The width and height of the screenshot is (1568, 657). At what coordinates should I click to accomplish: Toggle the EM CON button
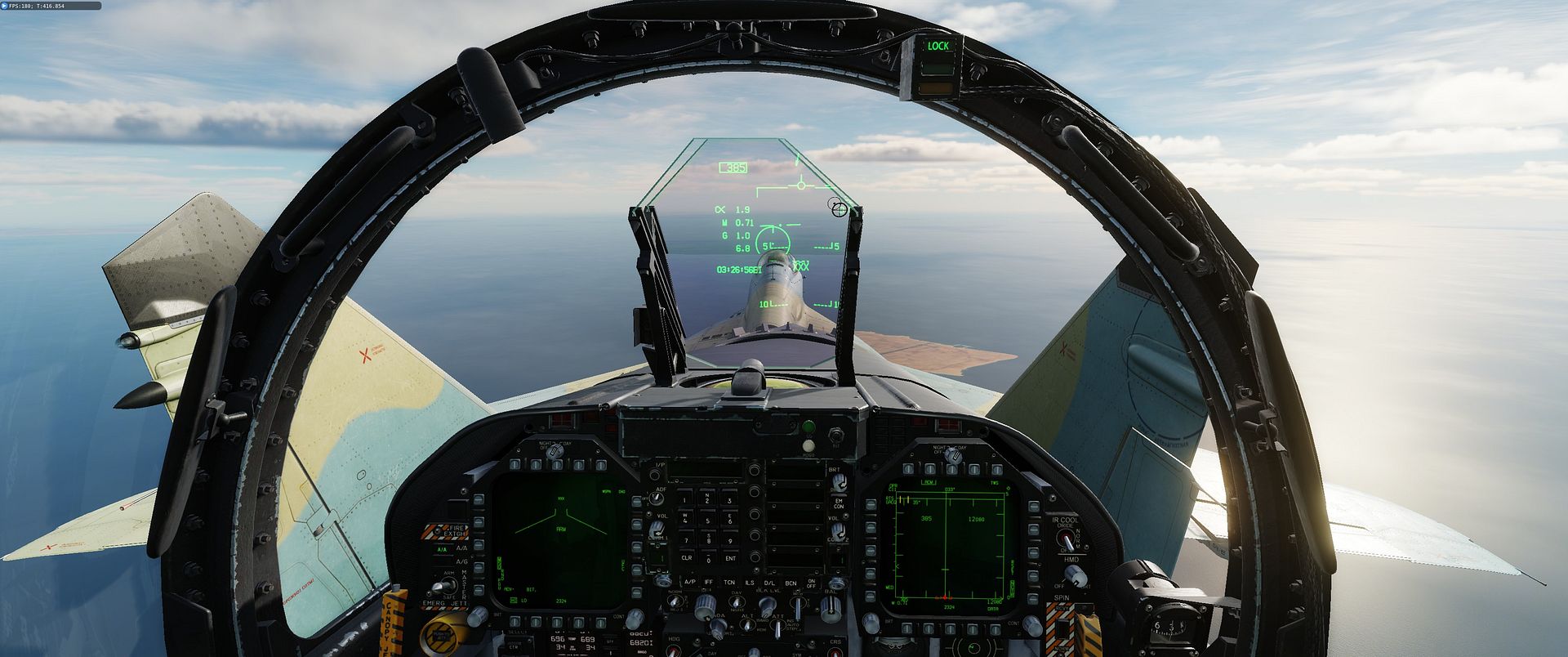(838, 503)
